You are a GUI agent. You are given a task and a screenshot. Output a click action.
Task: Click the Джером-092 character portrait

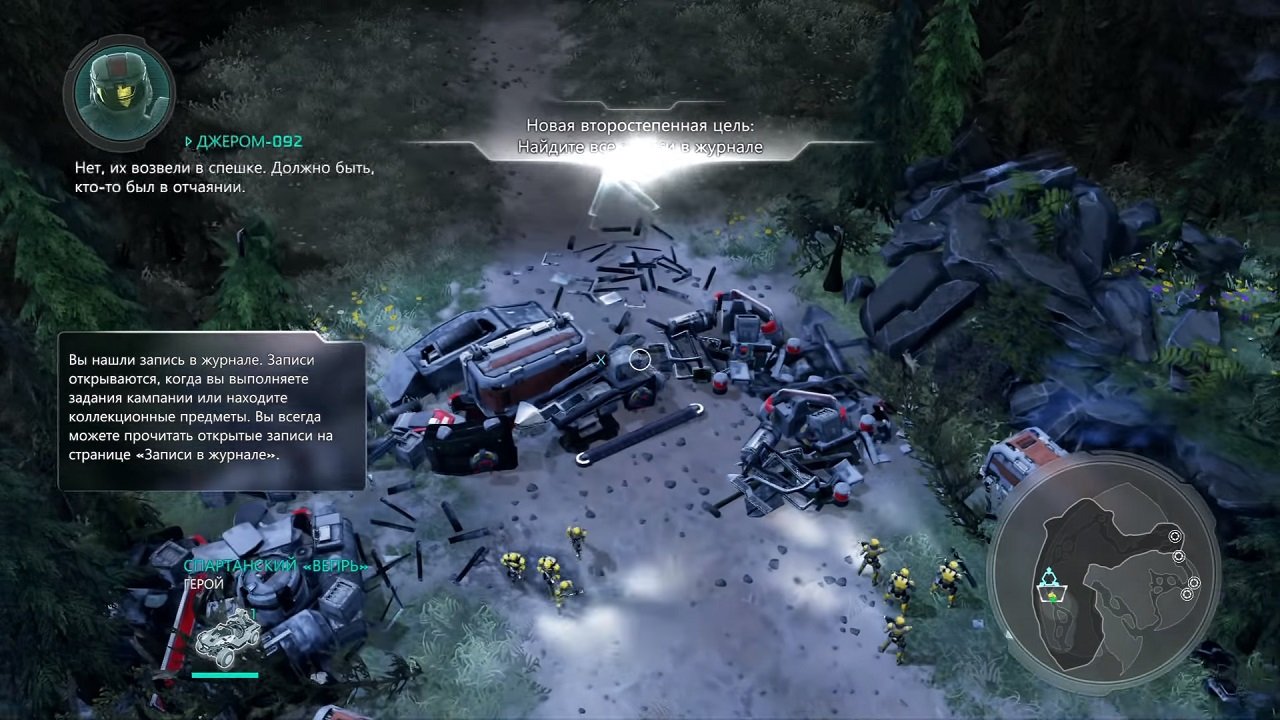point(120,93)
